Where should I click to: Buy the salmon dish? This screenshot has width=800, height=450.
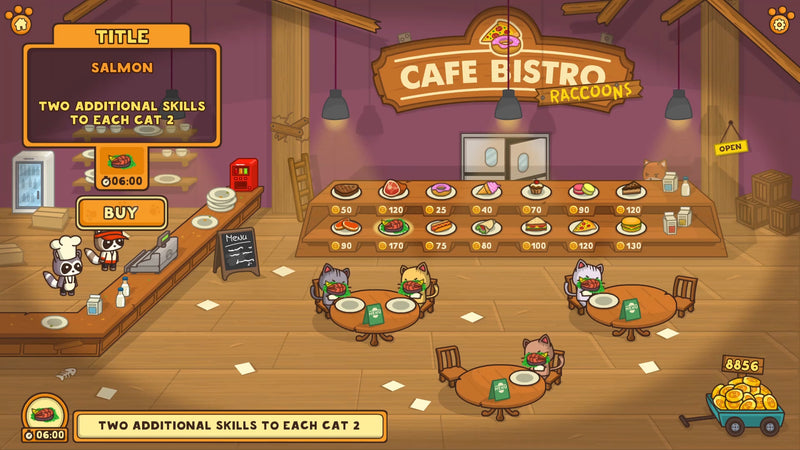point(121,212)
